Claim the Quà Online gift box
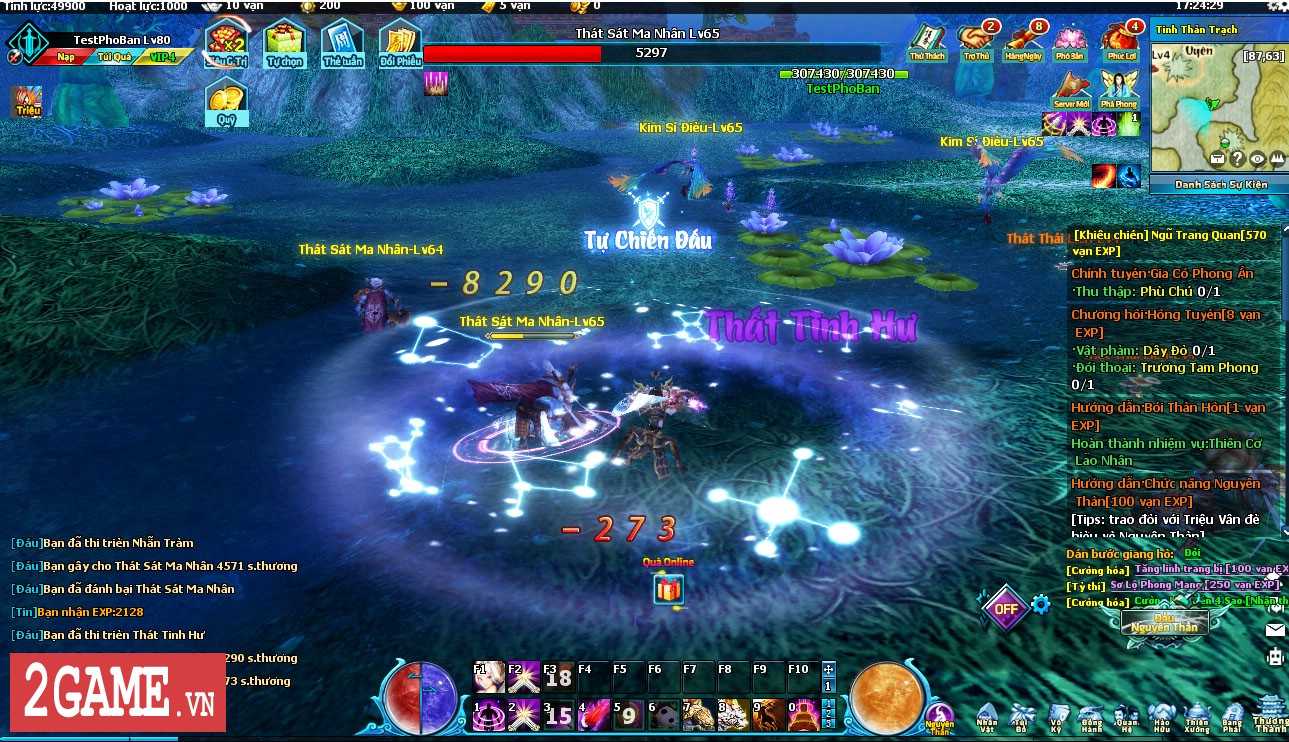 tap(668, 589)
